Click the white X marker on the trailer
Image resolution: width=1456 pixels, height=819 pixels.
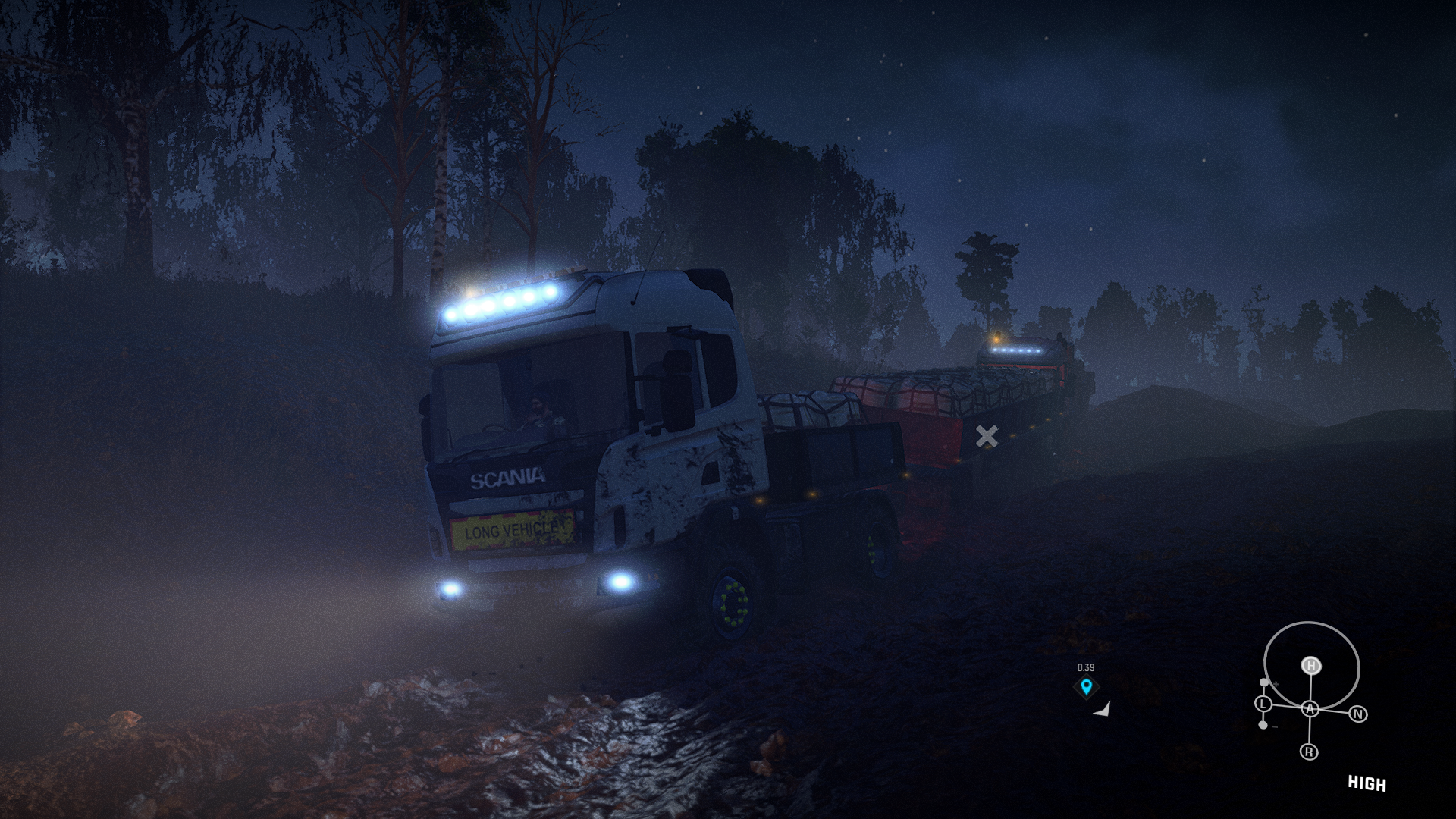987,436
